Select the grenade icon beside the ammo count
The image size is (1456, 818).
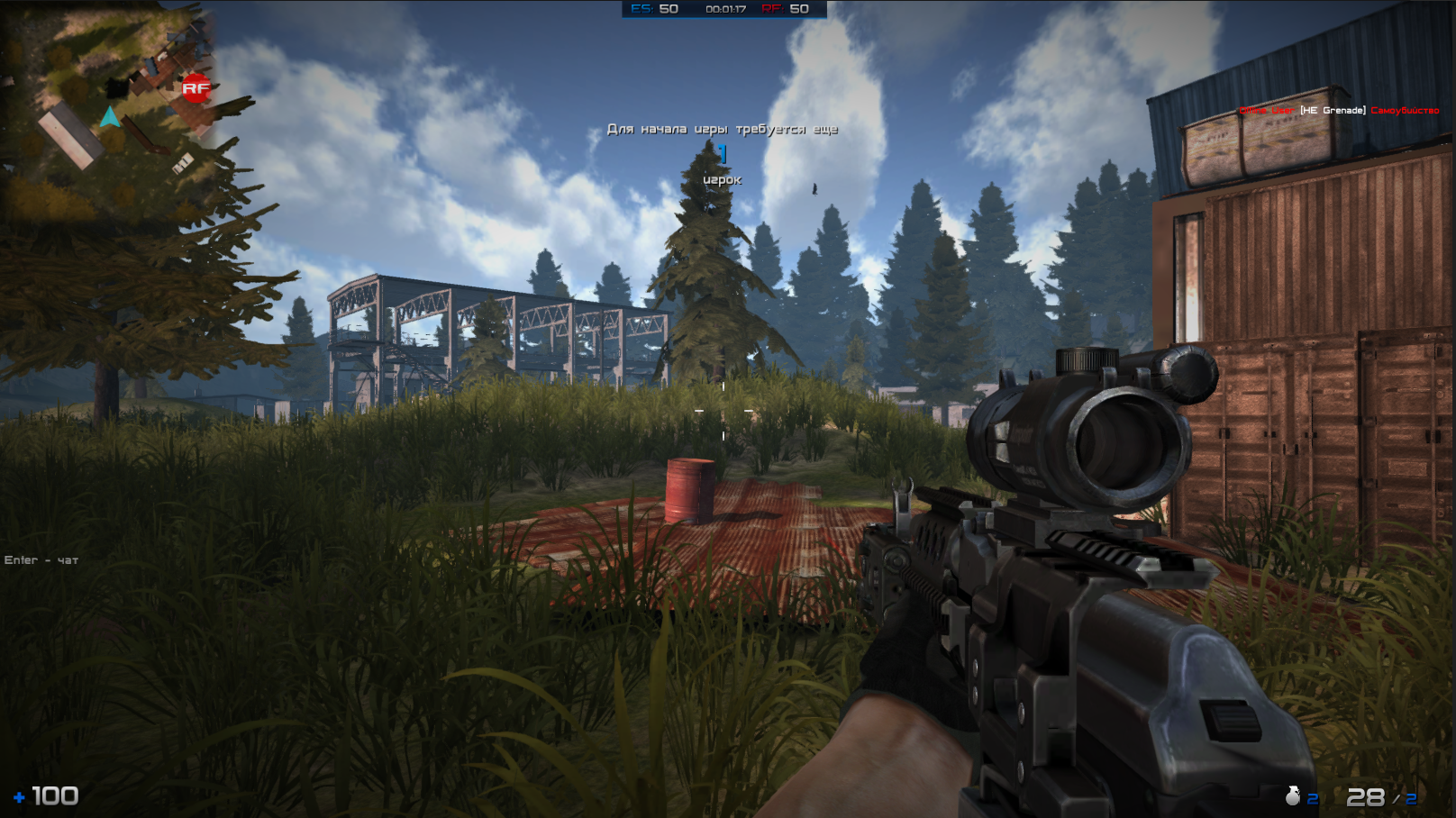tap(1293, 795)
